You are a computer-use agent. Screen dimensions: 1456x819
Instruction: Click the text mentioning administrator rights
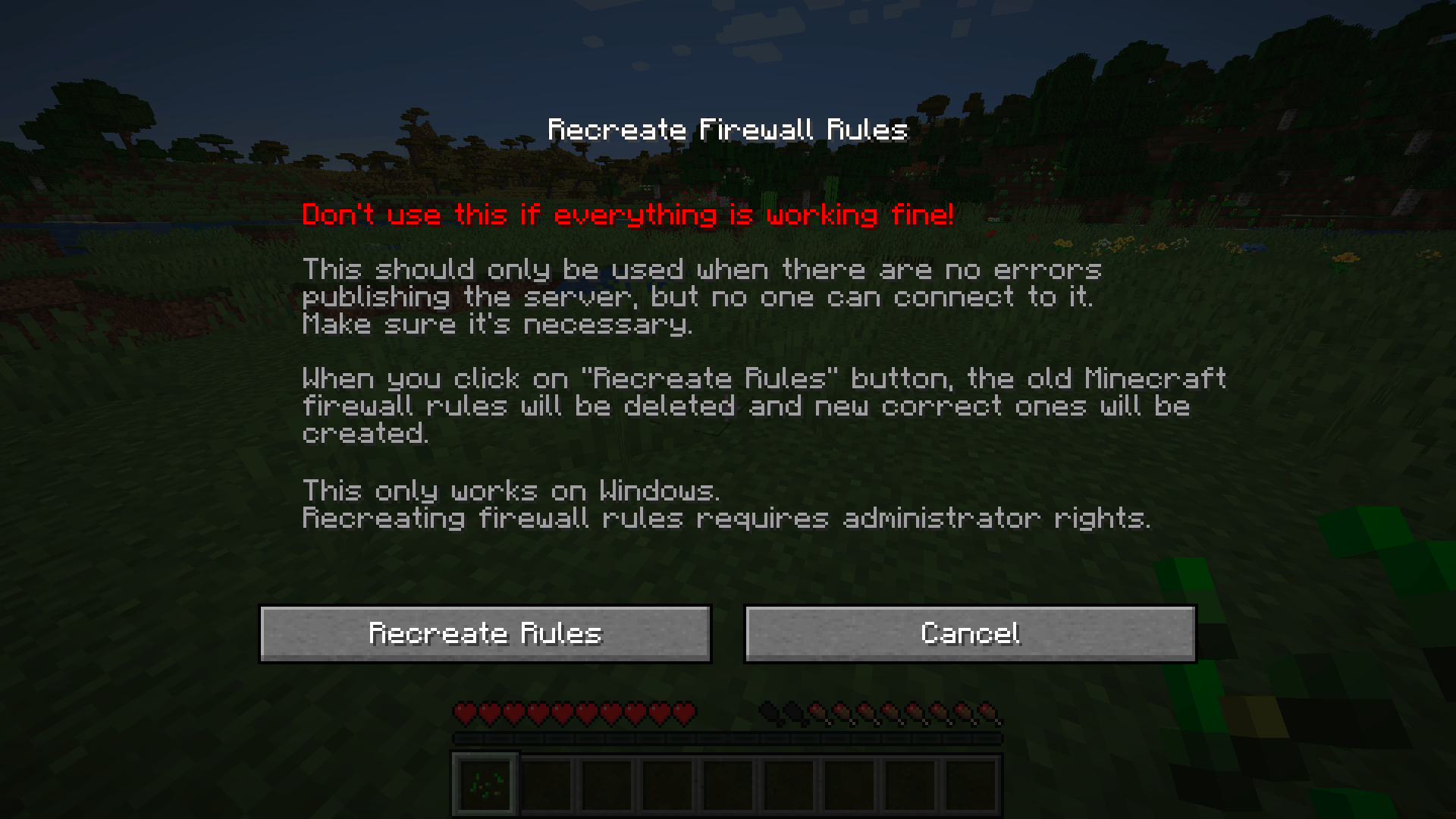[726, 518]
